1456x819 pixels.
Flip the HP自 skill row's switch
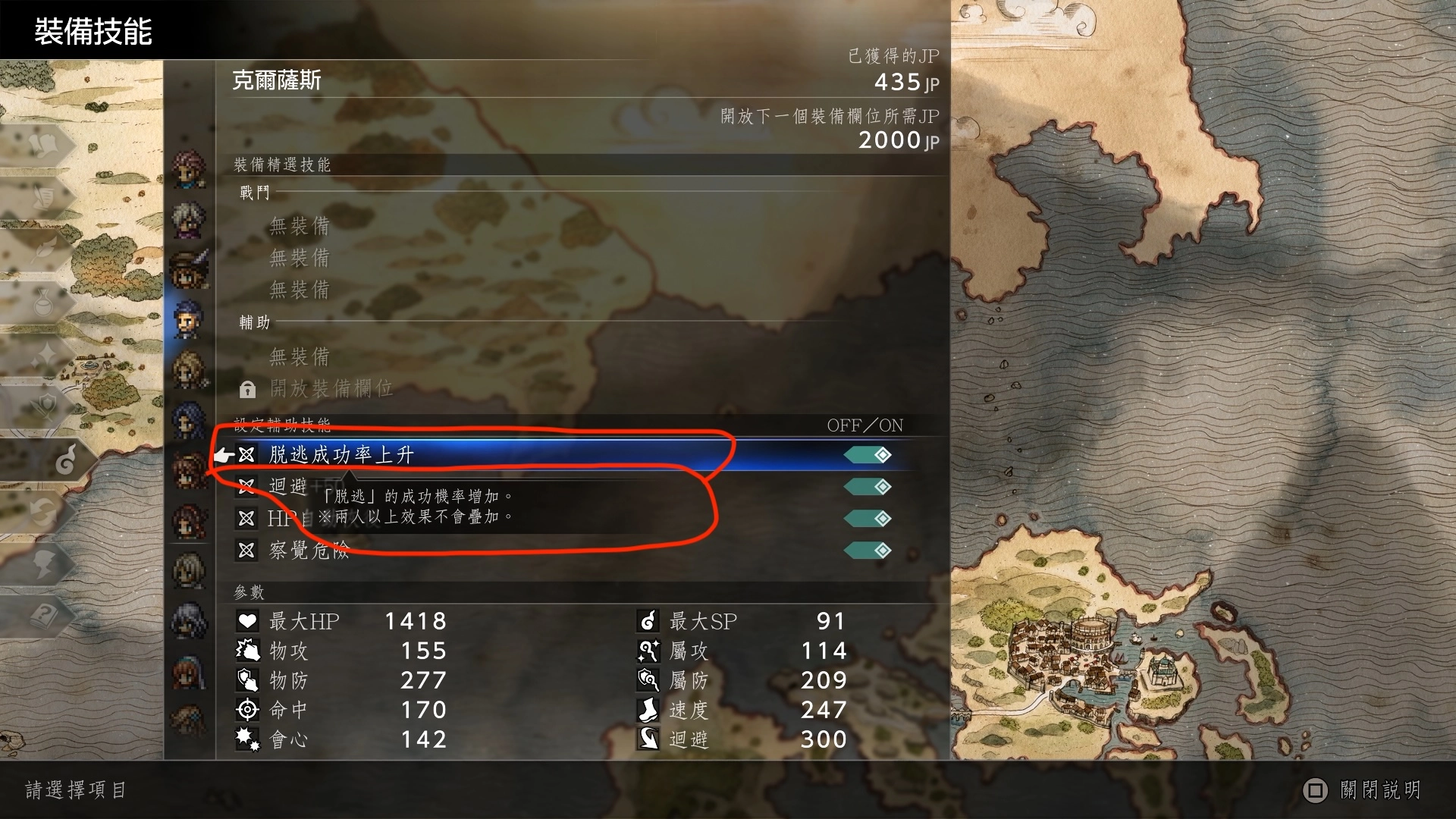[868, 519]
